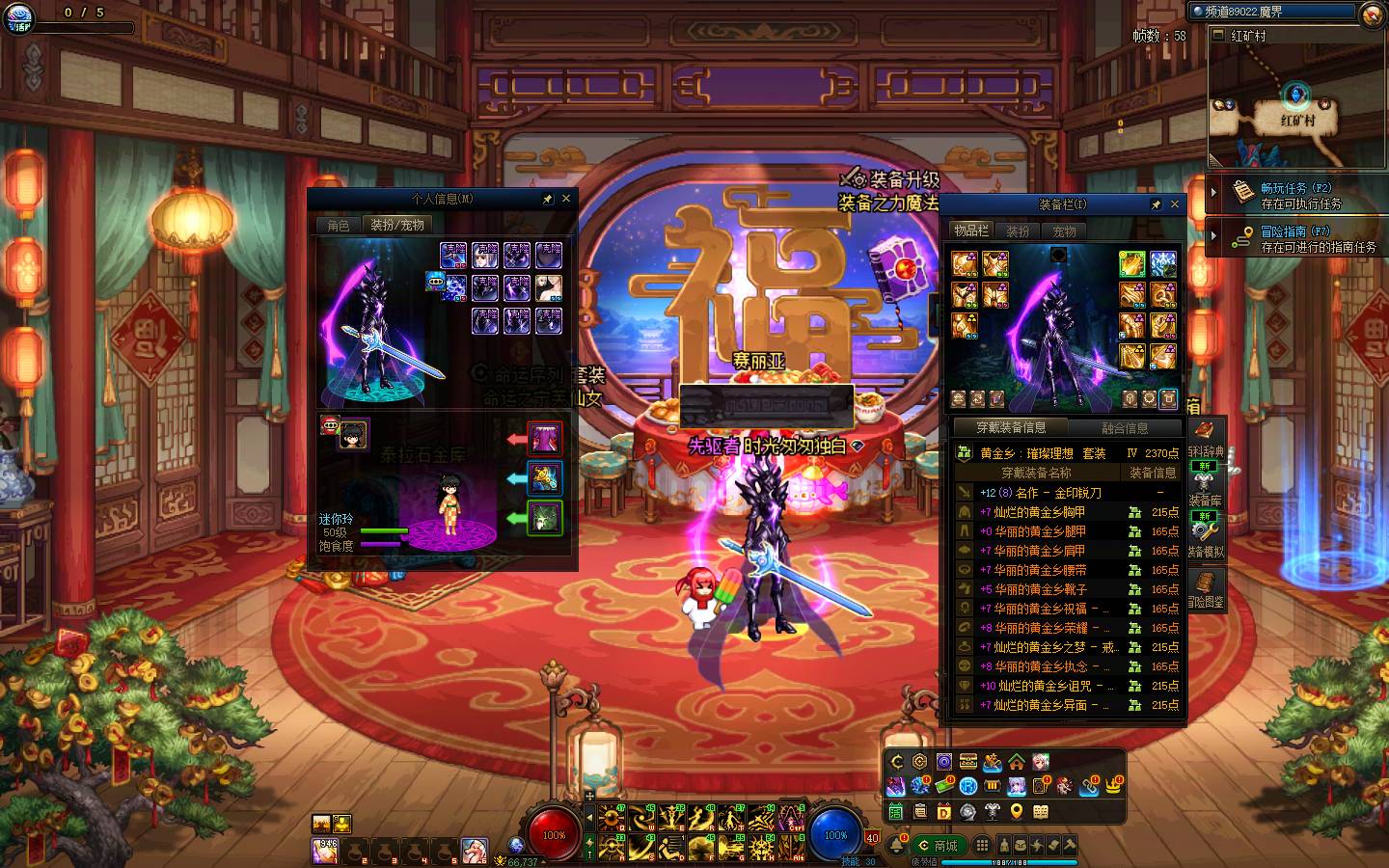The width and height of the screenshot is (1389, 868).
Task: Select the 装扮/宠物 tab
Action: 397,225
